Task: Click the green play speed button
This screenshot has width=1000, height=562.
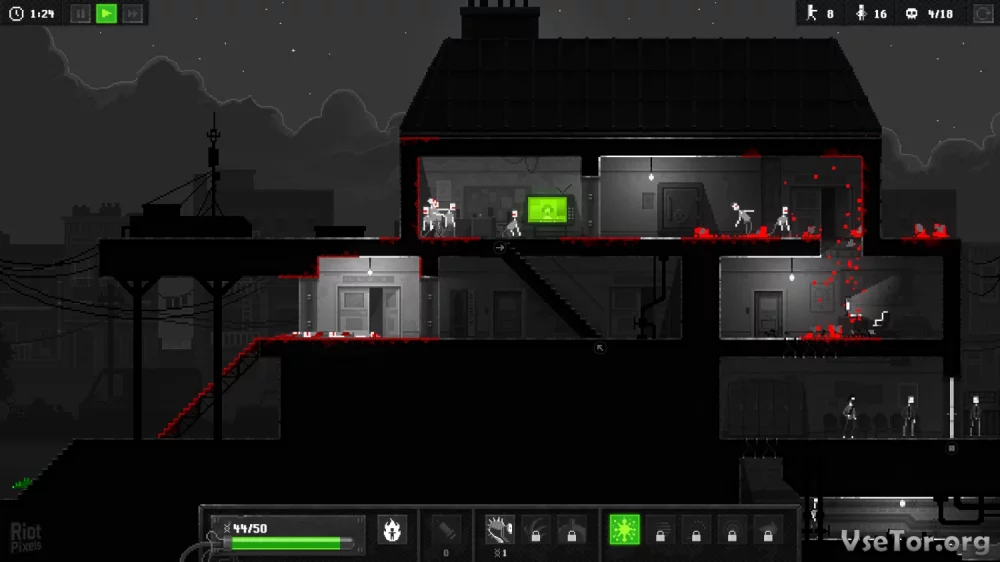Action: tap(106, 13)
